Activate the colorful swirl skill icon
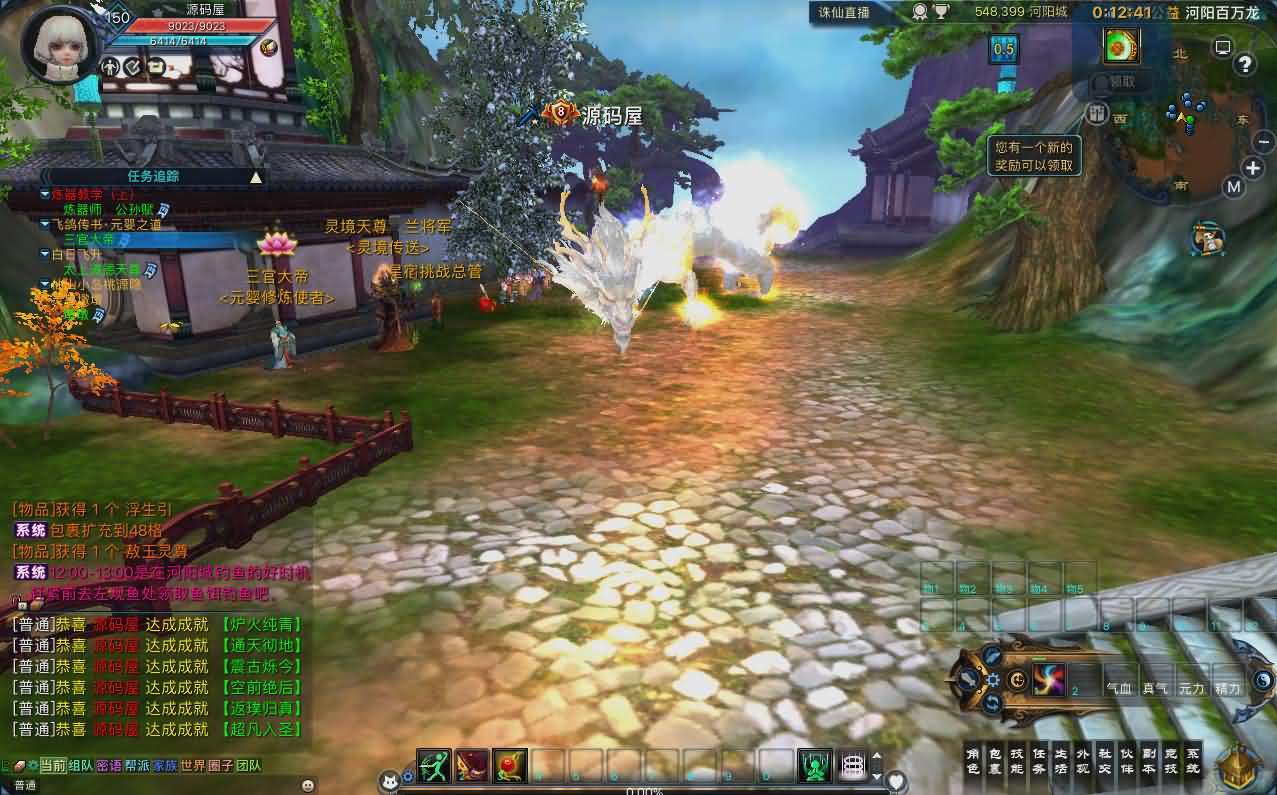The image size is (1277, 795). pyautogui.click(x=1048, y=680)
